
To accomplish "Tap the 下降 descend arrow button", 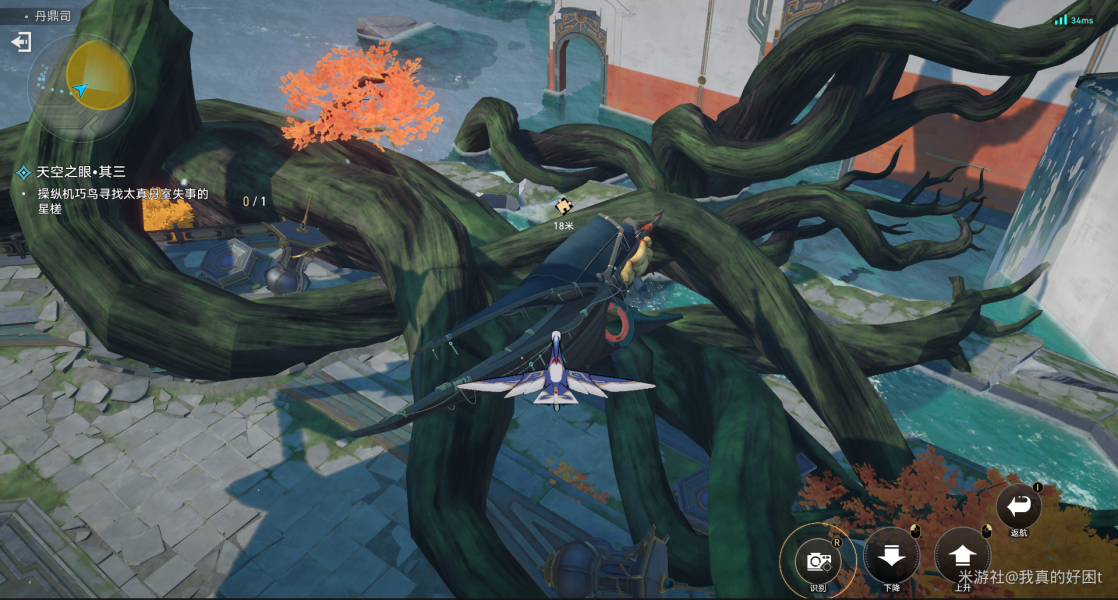I will 891,556.
